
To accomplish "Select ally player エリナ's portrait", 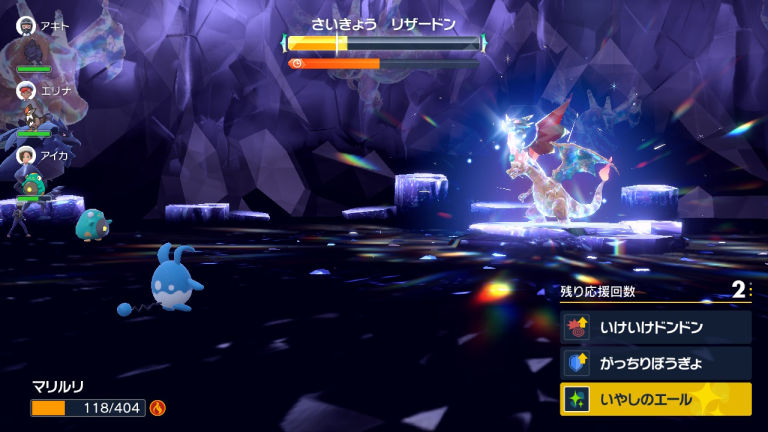I will pyautogui.click(x=26, y=90).
